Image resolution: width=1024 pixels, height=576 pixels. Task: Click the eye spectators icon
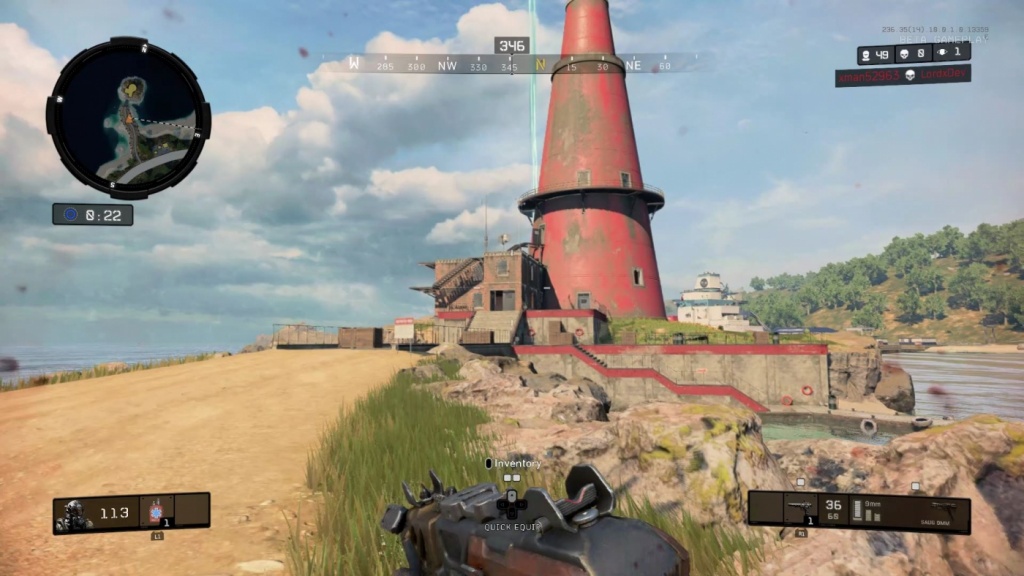click(x=941, y=51)
